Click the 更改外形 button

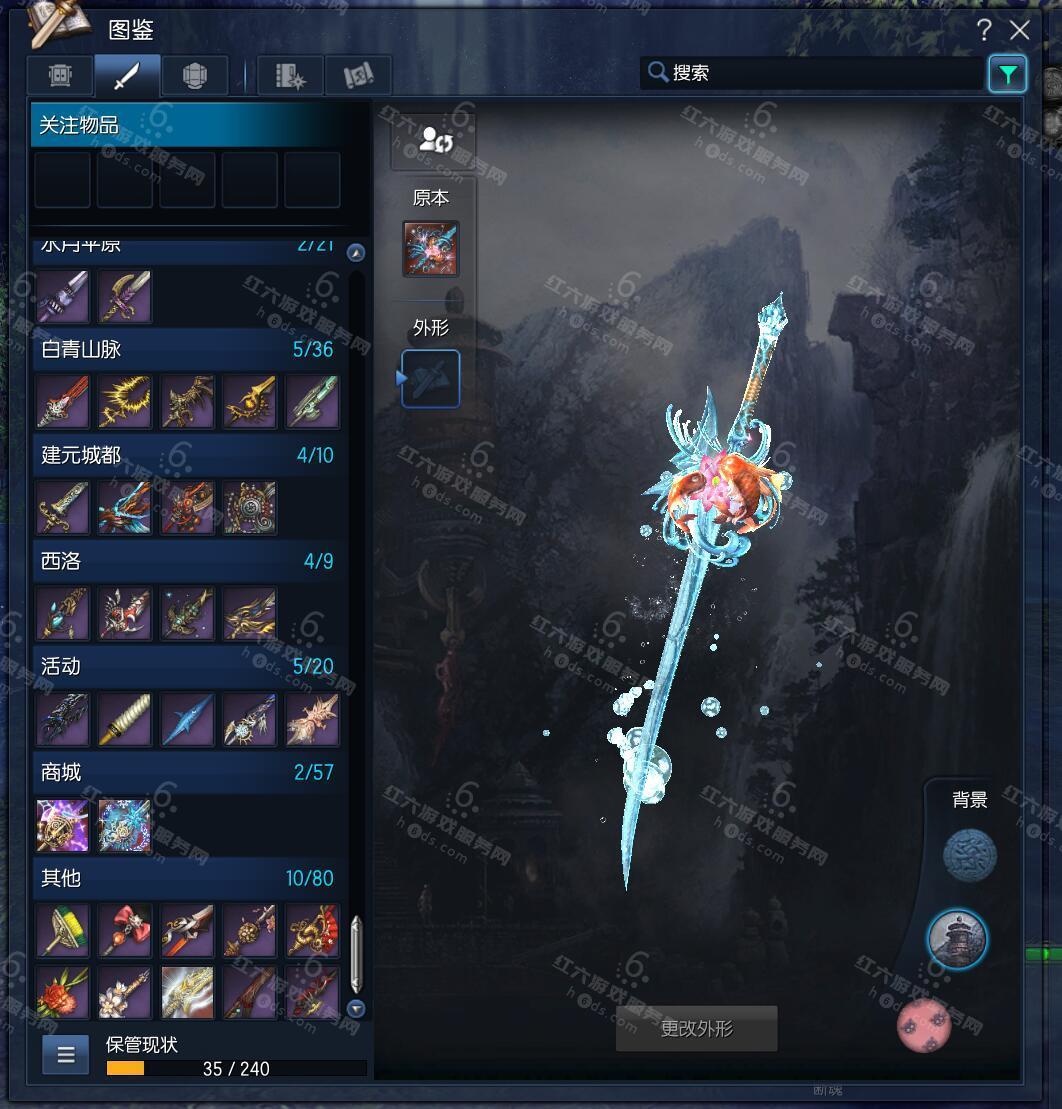click(x=696, y=1028)
